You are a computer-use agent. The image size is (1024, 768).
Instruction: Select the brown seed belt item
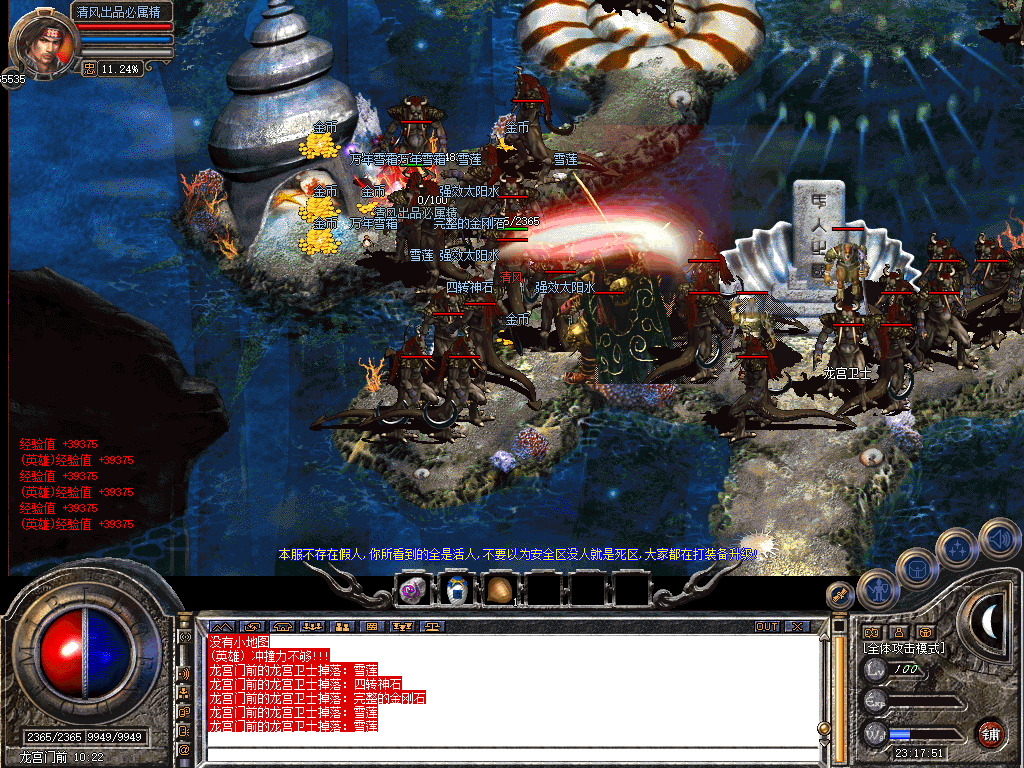[498, 591]
